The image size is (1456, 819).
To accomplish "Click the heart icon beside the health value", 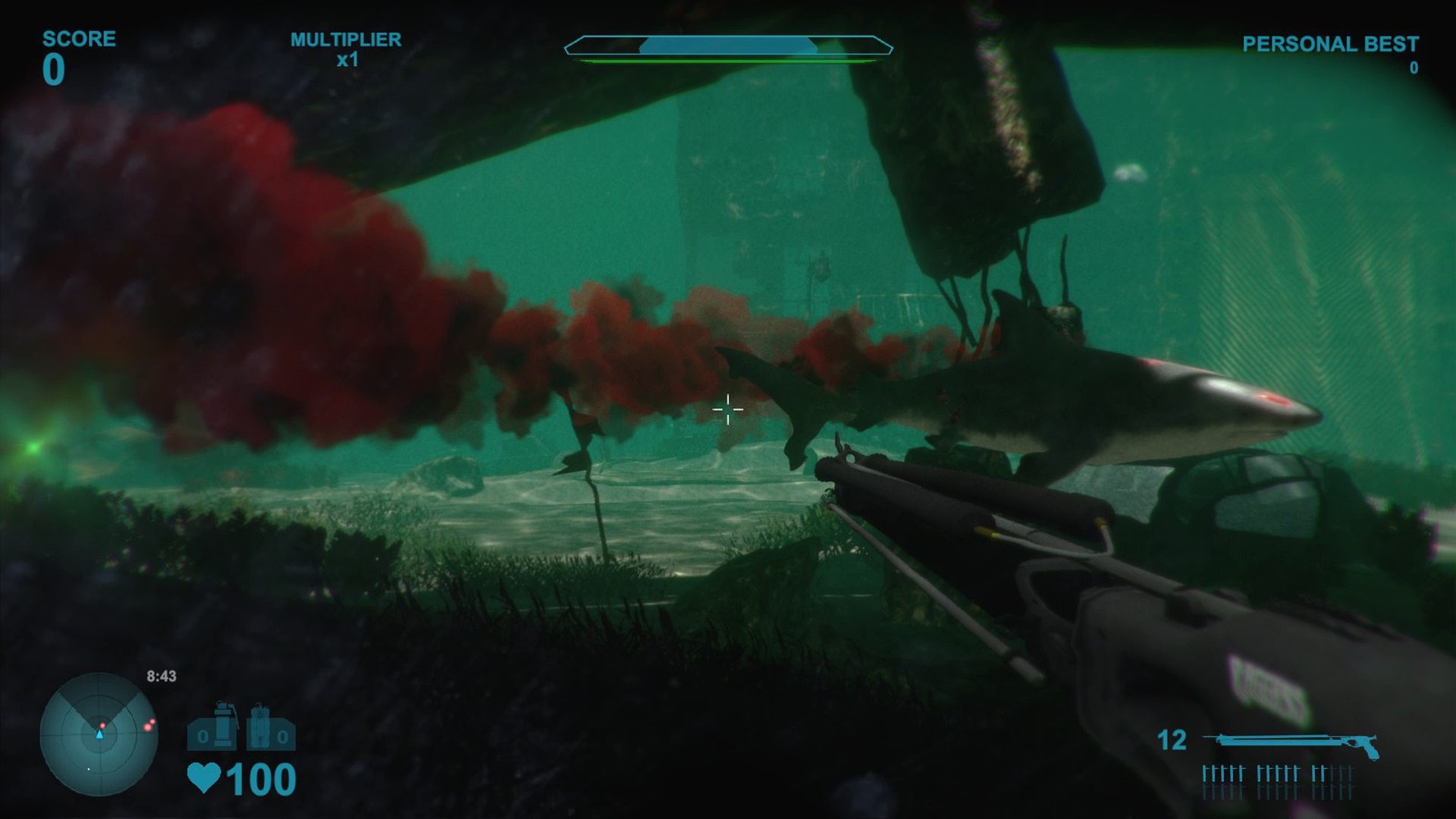I will (x=203, y=778).
